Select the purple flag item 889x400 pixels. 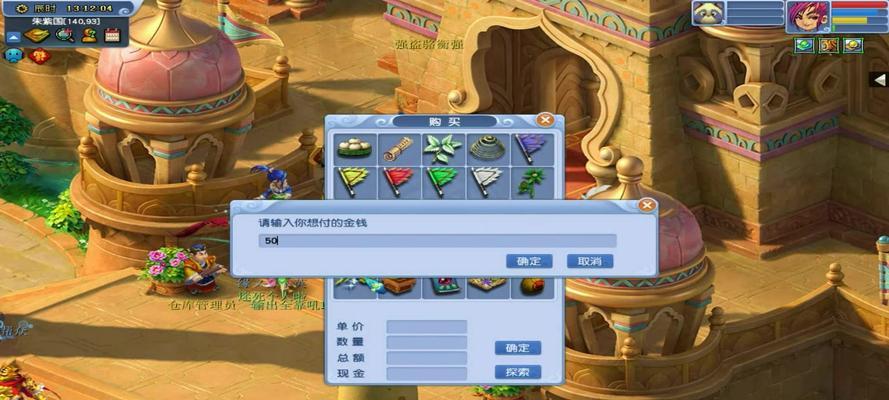(530, 149)
